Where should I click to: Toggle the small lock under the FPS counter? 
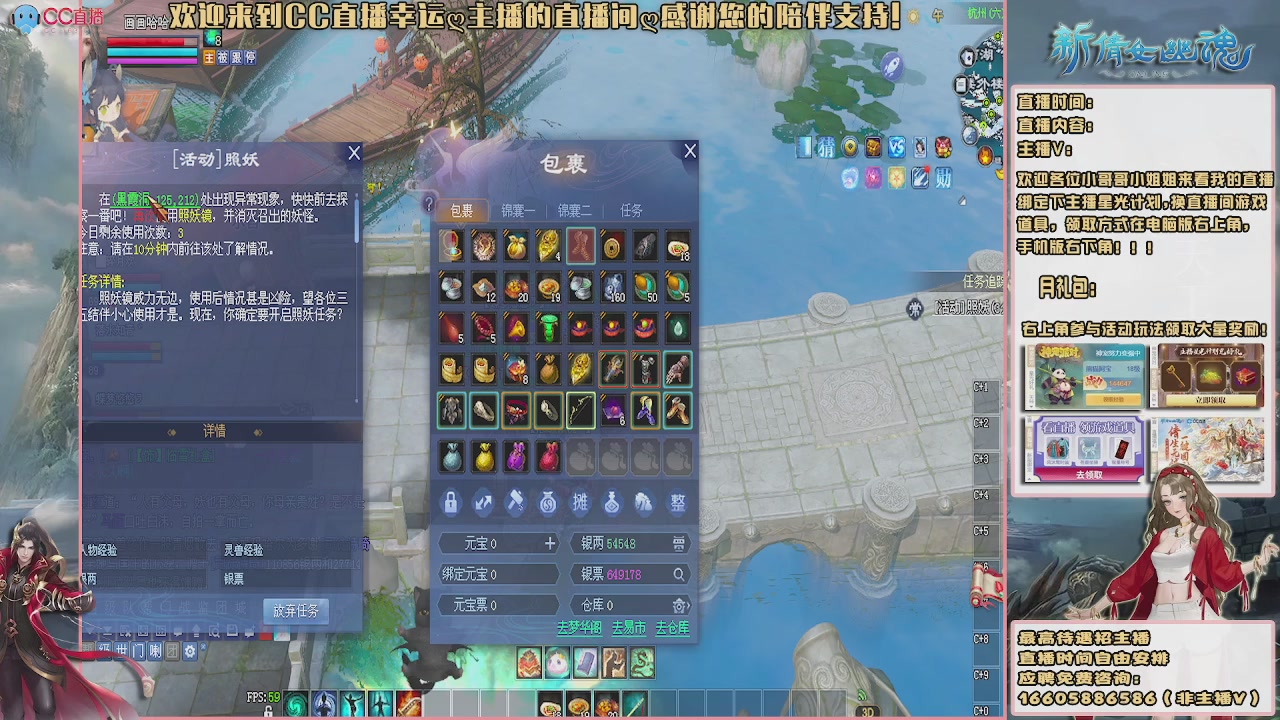(x=268, y=712)
